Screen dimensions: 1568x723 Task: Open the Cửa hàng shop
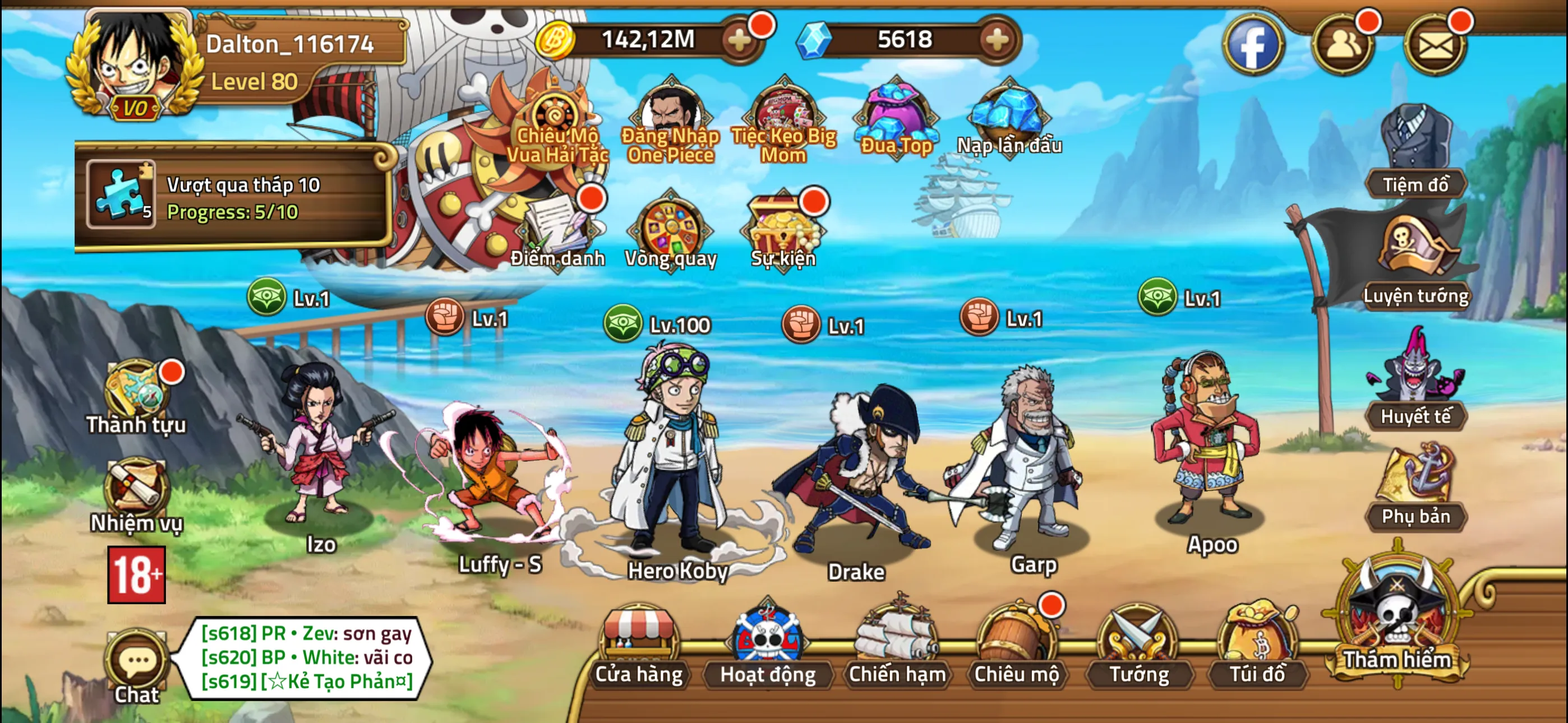(x=639, y=646)
